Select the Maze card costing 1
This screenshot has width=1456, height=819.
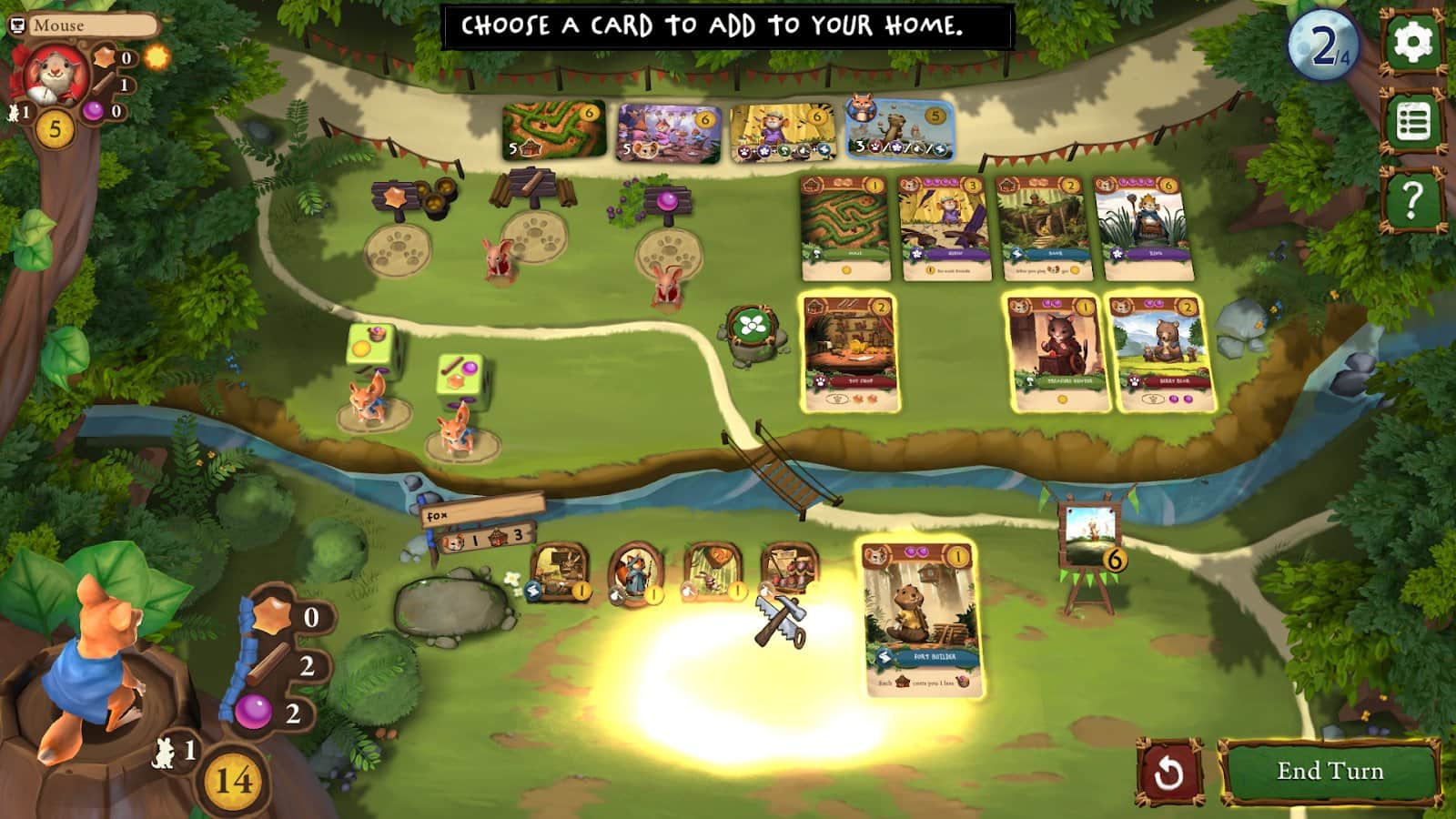(842, 232)
